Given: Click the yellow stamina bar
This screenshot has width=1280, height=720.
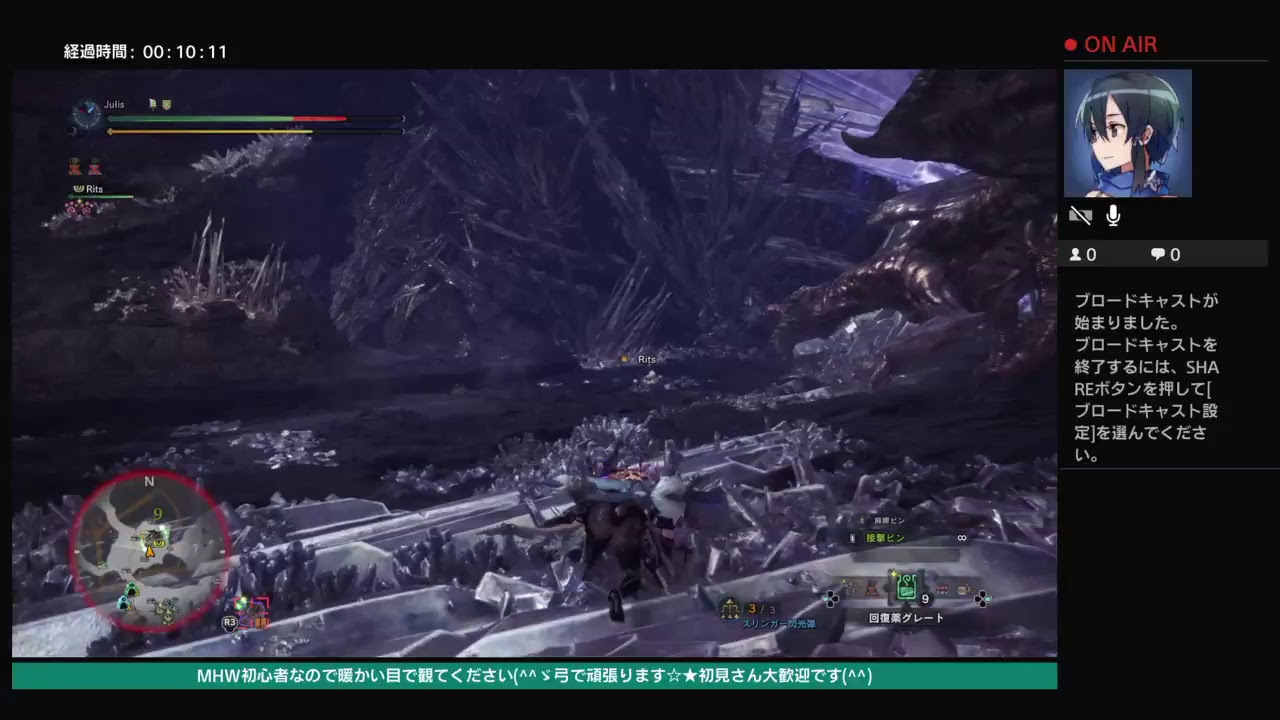Looking at the screenshot, I should pos(250,131).
